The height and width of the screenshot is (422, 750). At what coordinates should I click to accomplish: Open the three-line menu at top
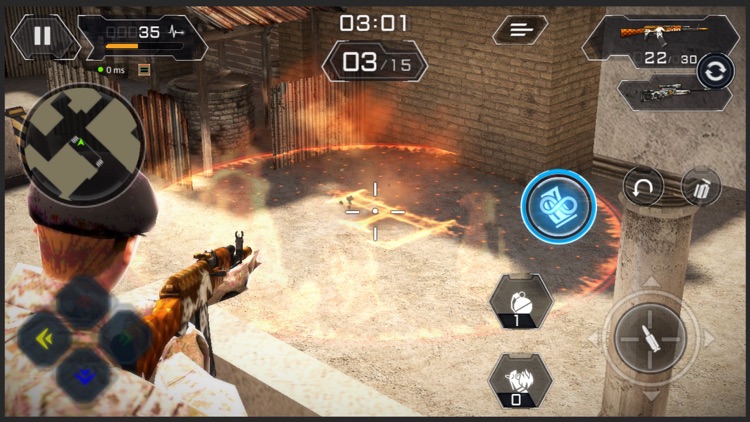(x=520, y=30)
